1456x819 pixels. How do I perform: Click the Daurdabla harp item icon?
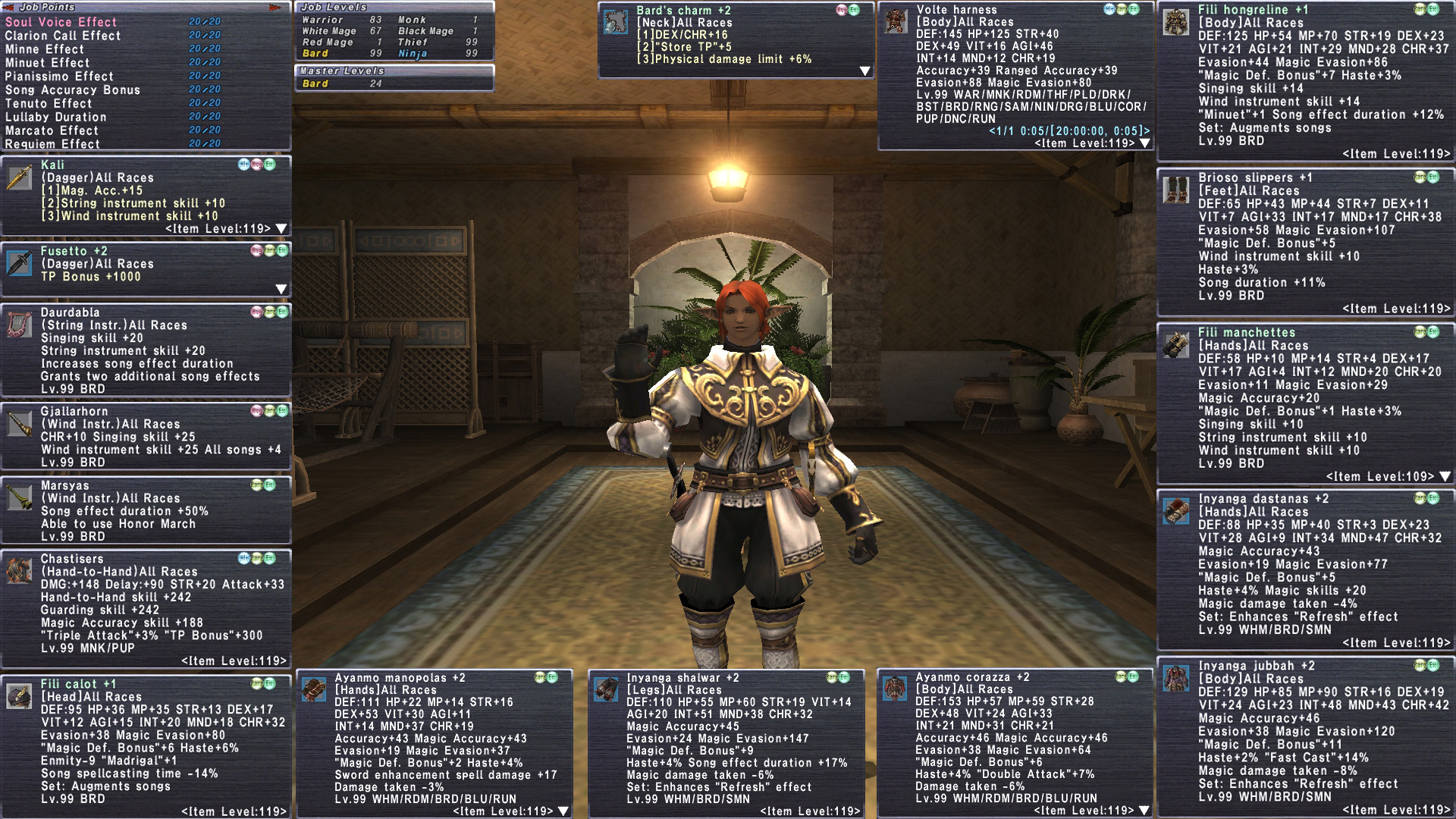coord(18,325)
